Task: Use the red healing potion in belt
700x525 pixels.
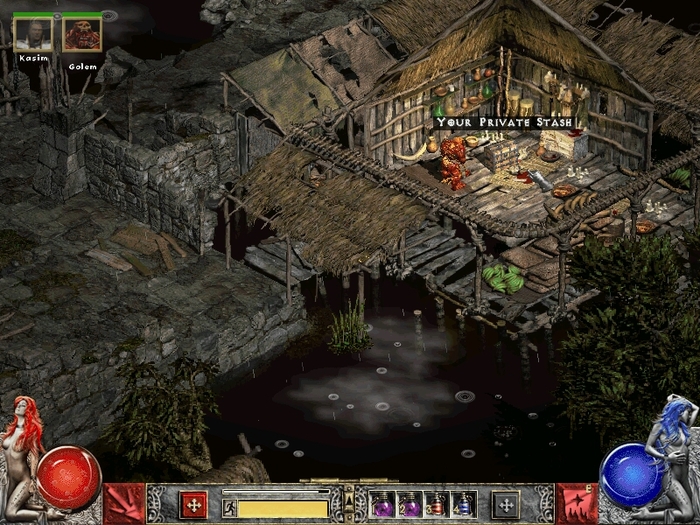Action: (436, 505)
